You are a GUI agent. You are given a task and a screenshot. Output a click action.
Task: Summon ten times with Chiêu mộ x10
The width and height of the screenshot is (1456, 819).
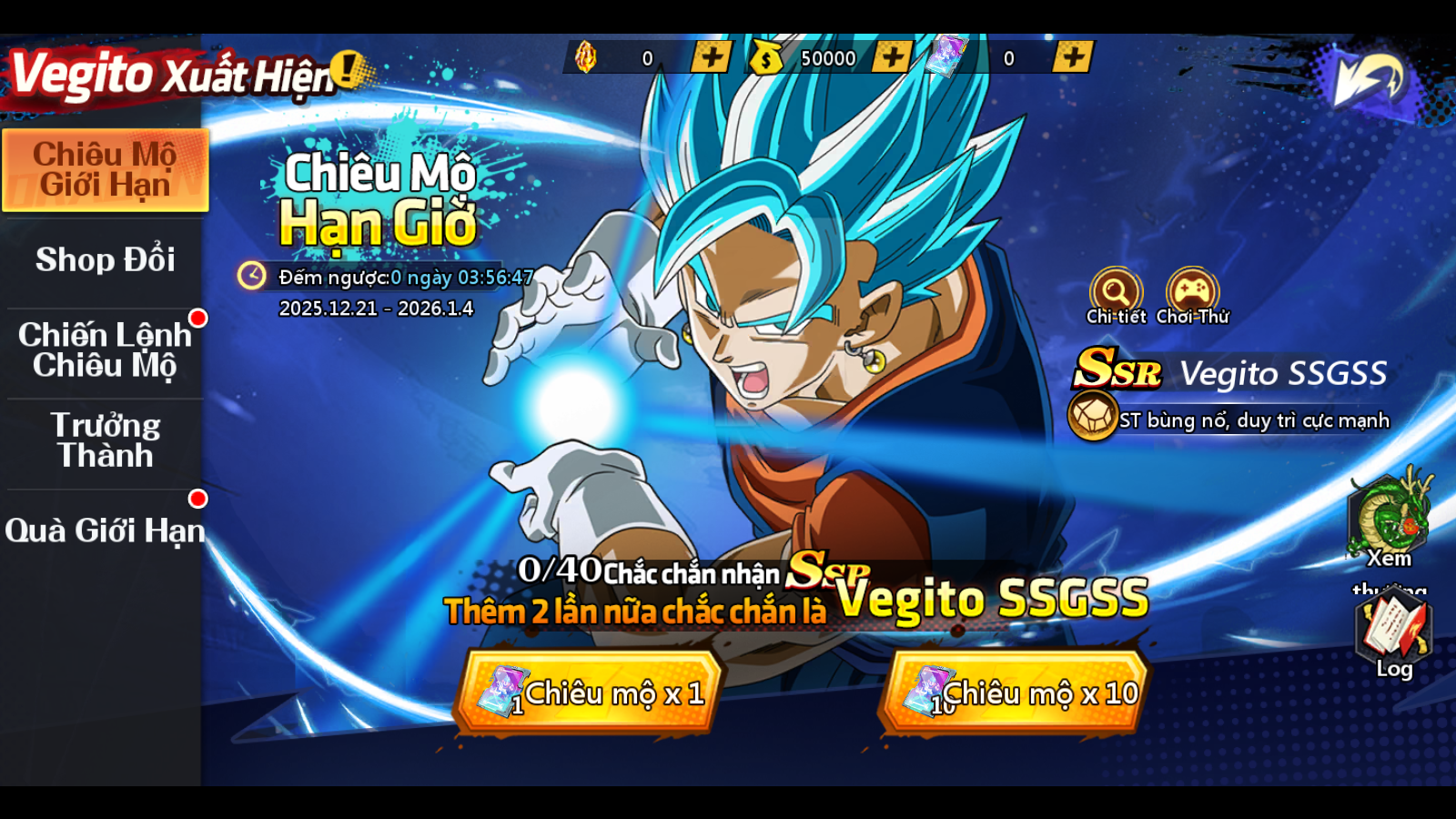click(x=1016, y=693)
